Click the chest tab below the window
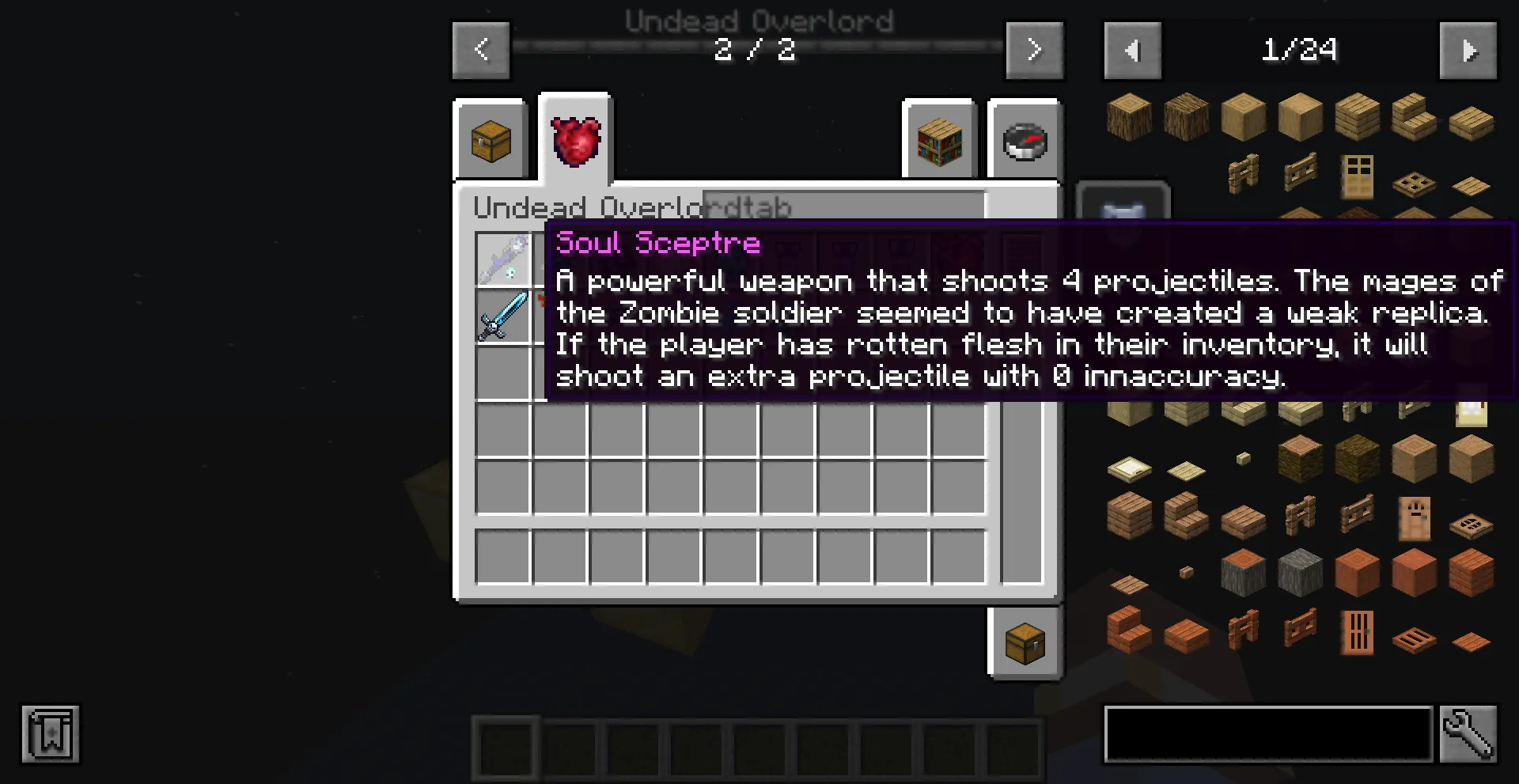This screenshot has height=784, width=1519. pos(1024,642)
